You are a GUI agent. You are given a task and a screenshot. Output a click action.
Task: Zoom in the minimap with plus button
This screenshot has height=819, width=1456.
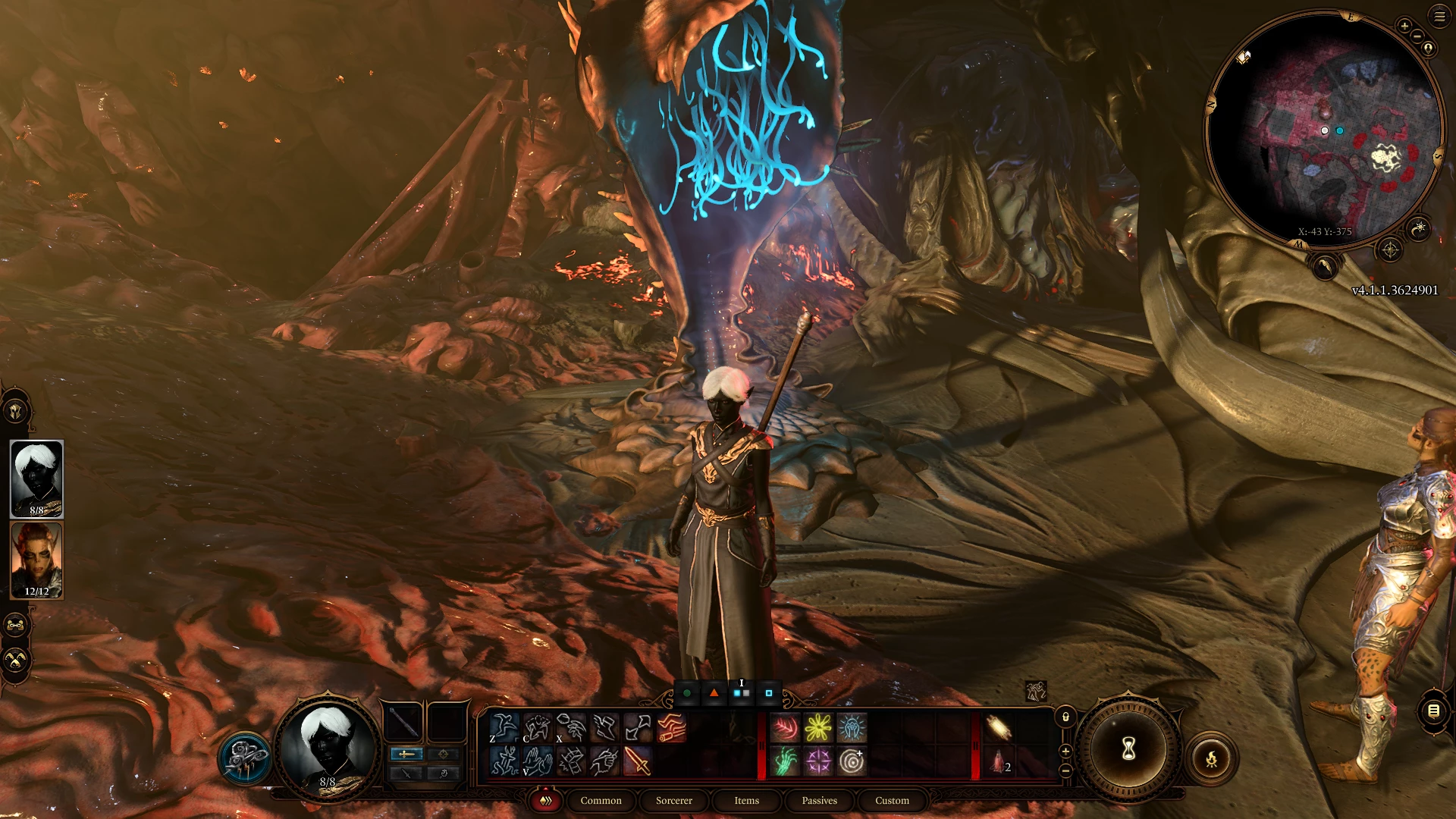1404,27
